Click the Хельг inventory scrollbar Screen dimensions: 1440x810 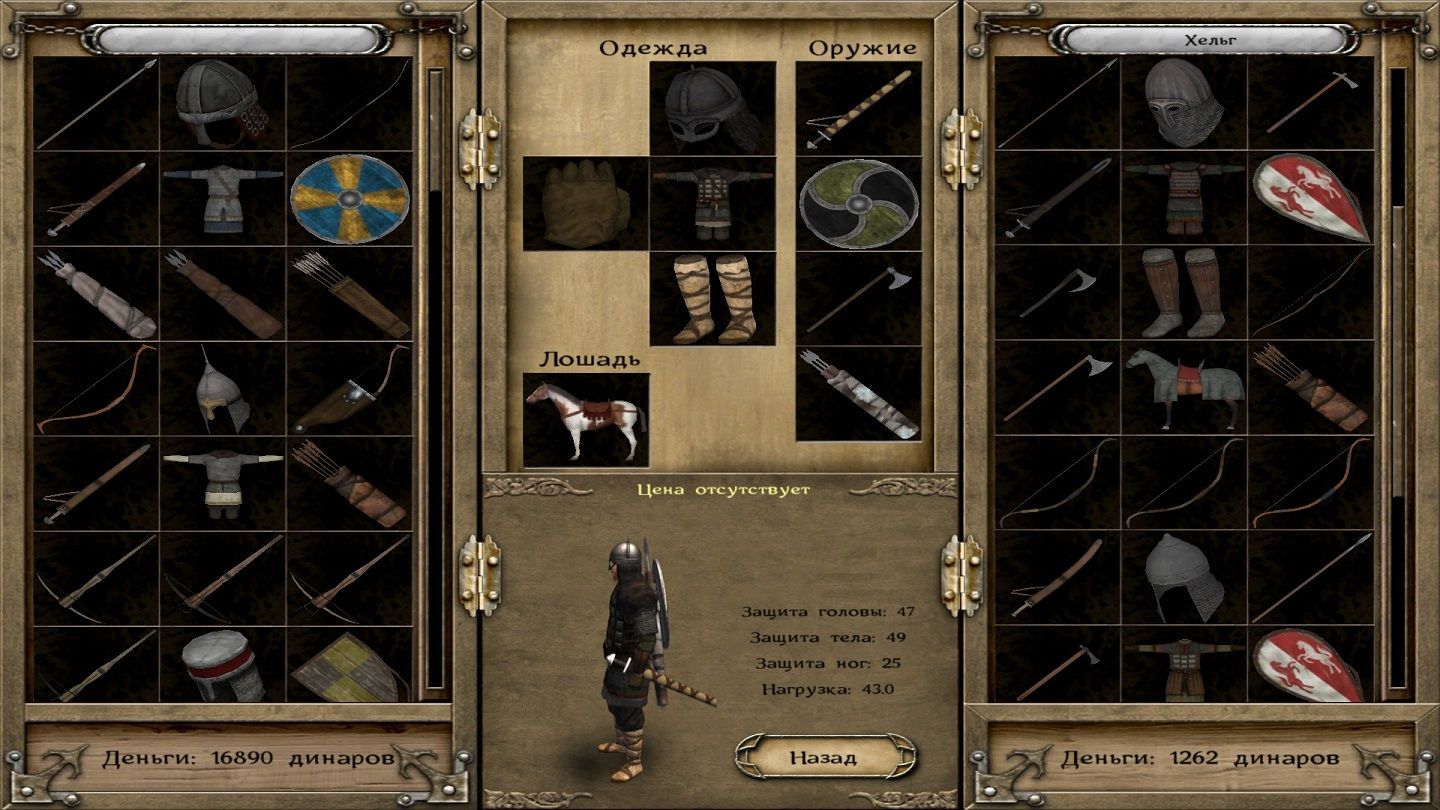click(1397, 380)
